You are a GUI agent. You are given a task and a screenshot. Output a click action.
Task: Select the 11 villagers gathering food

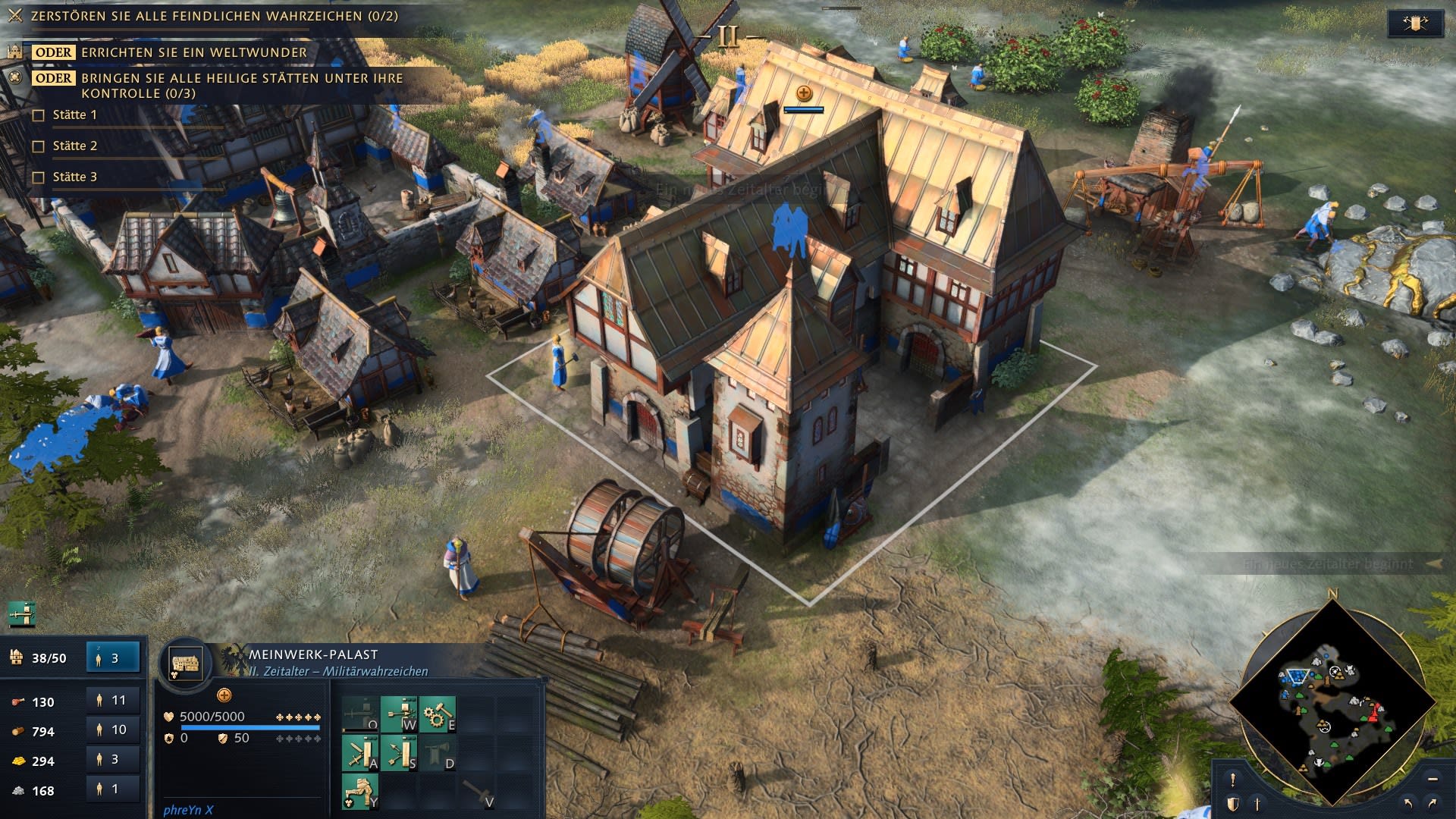[113, 701]
